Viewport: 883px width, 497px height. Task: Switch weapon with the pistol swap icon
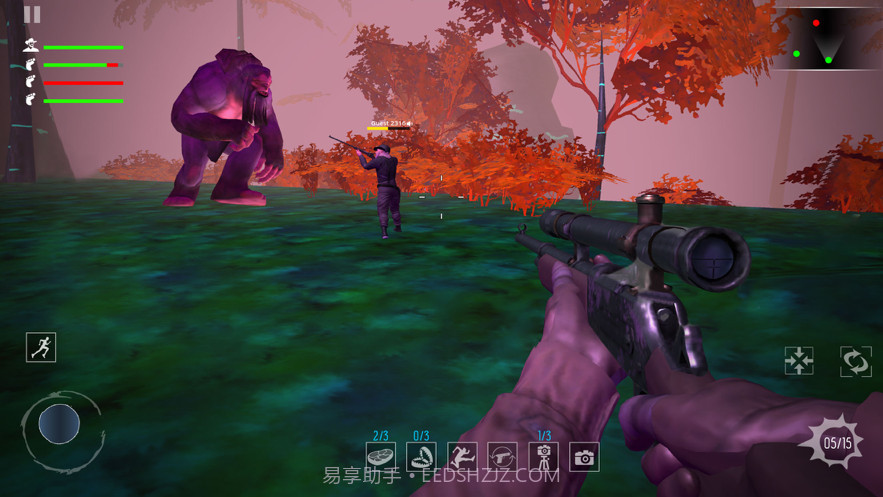[503, 458]
